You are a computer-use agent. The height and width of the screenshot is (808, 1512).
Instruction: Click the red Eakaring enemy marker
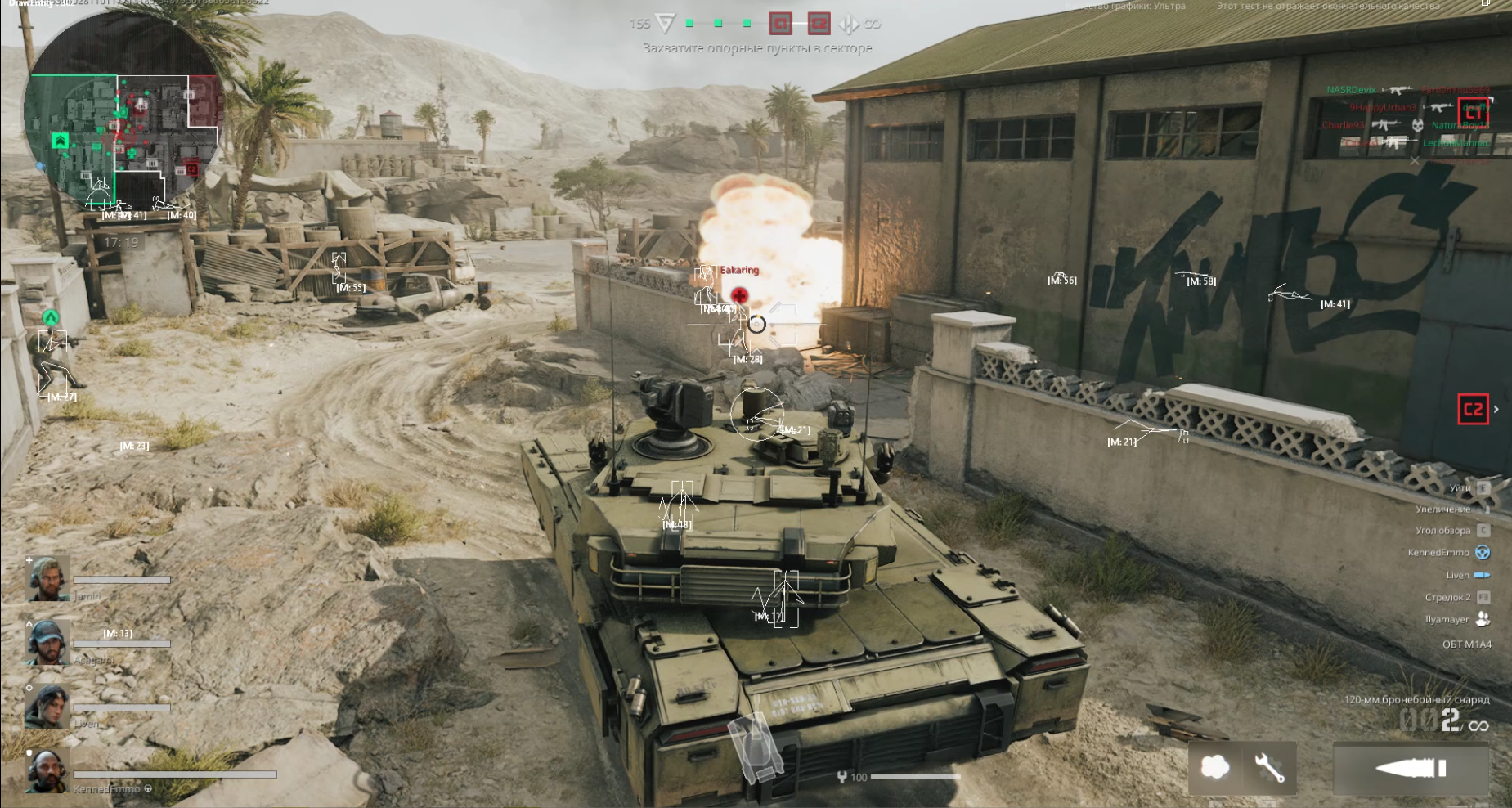click(739, 295)
